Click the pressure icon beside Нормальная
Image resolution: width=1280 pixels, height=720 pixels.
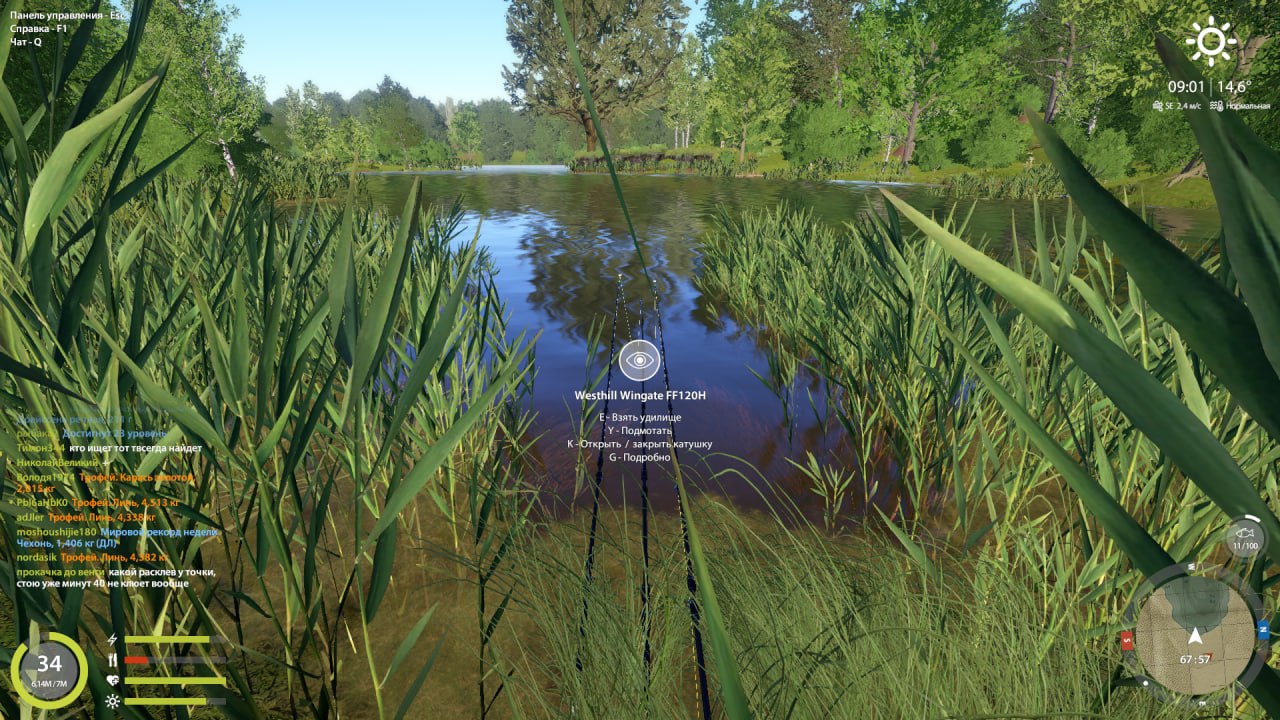tap(1215, 105)
